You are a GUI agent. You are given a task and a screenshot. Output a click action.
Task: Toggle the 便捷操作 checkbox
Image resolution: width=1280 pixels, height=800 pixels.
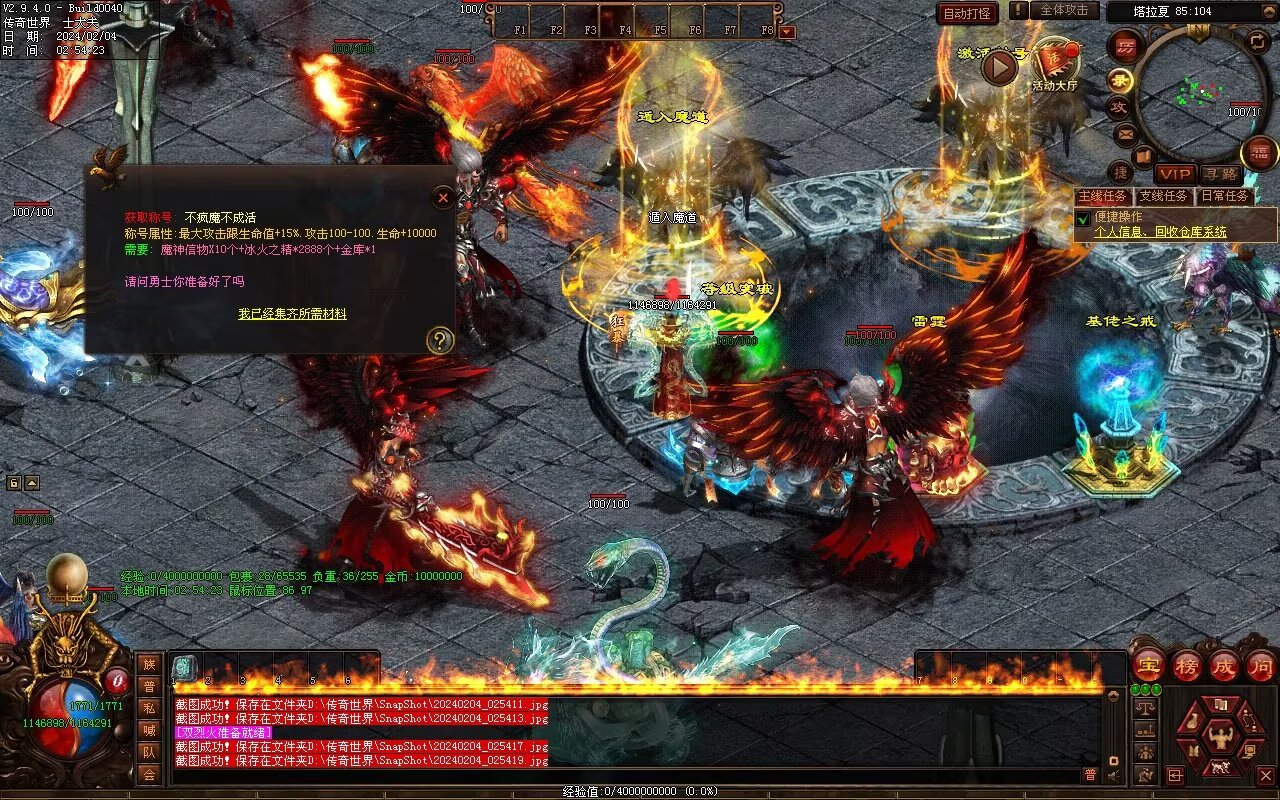pyautogui.click(x=1082, y=218)
